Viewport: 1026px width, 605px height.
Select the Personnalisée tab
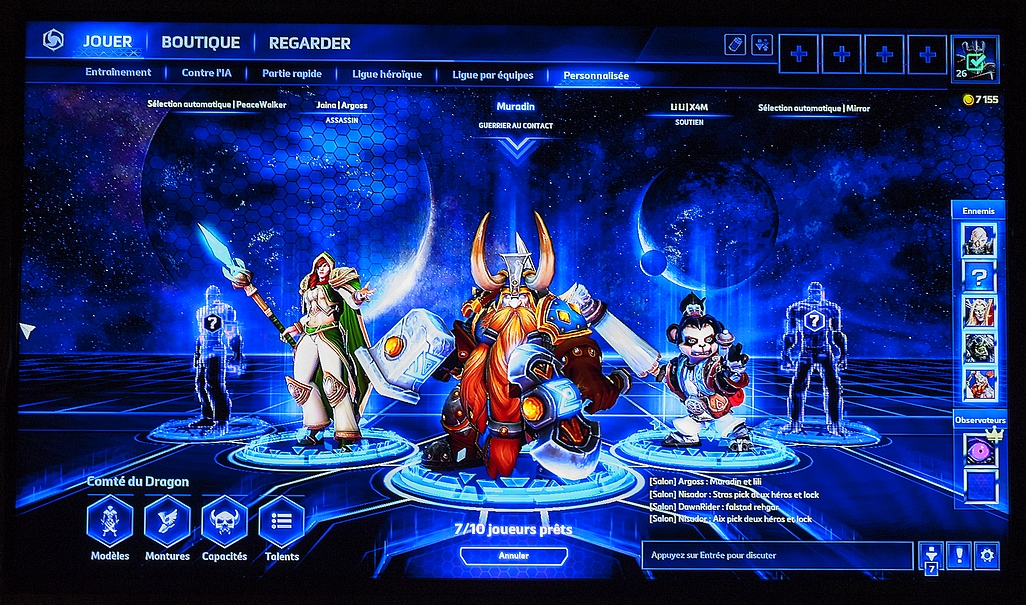tap(596, 75)
